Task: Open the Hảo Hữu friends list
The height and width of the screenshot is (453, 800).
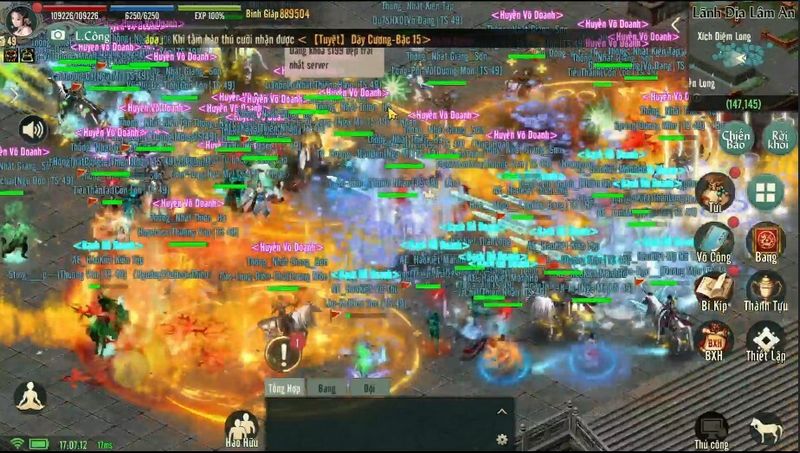Action: click(241, 428)
